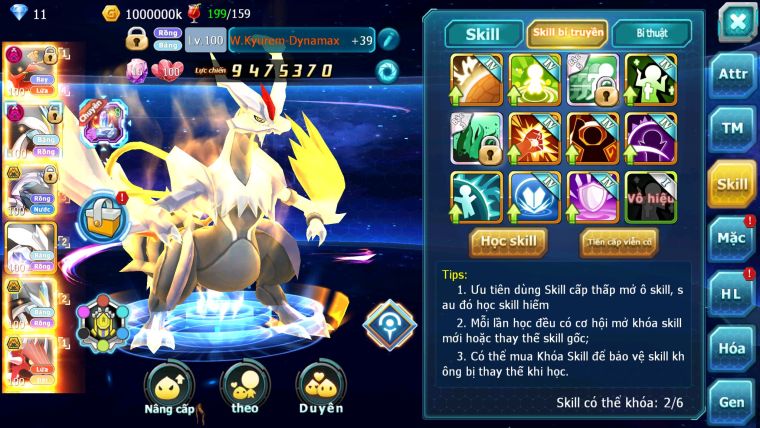Open the Gen side tab
The image size is (760, 428).
click(732, 401)
